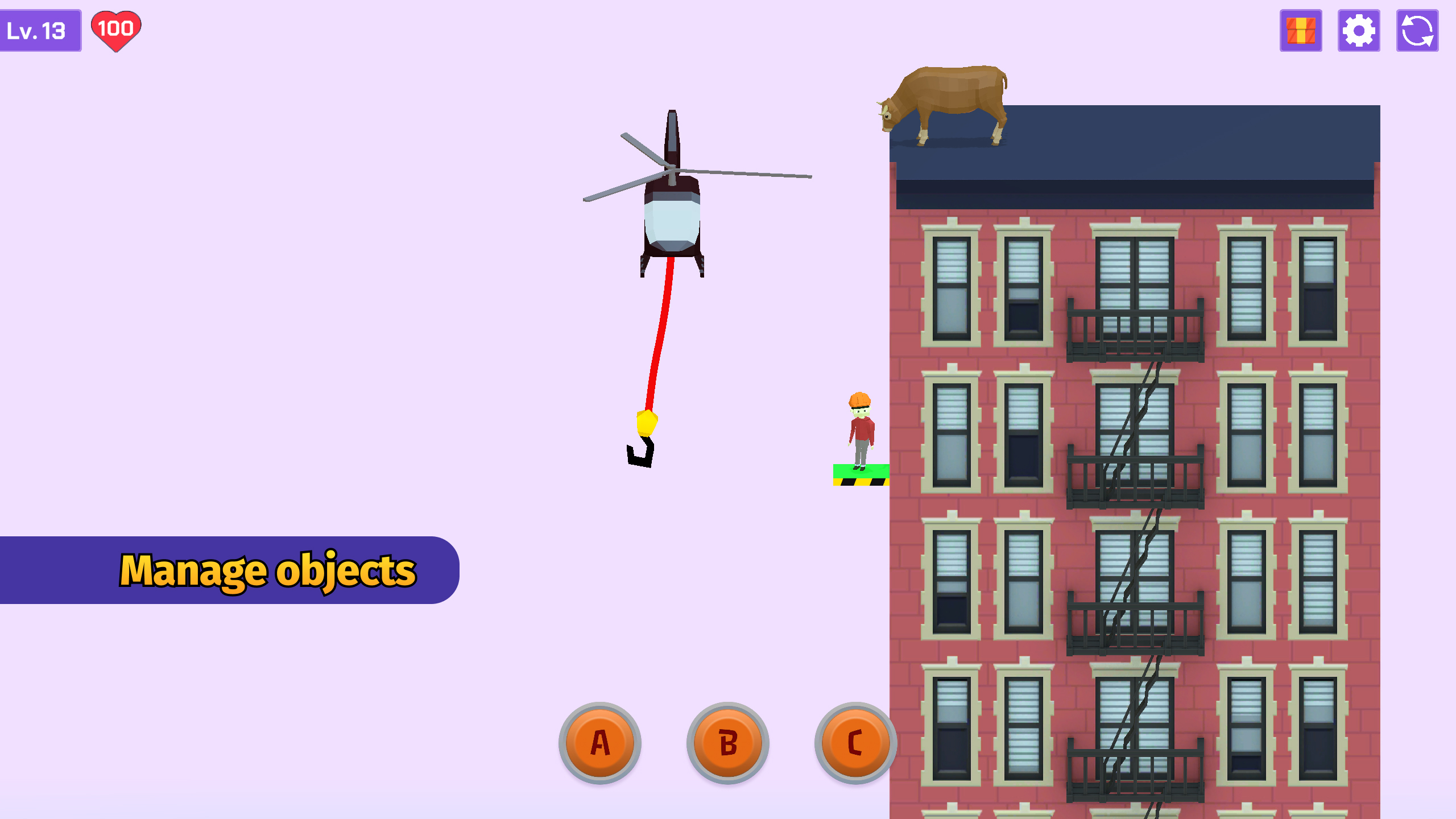Open the settings gear icon
Viewport: 1456px width, 819px height.
1359,31
